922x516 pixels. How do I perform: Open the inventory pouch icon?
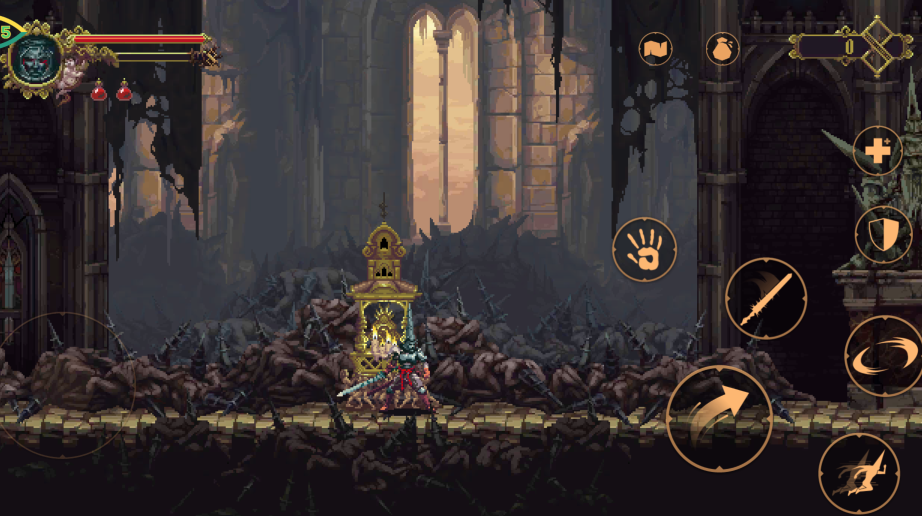[722, 49]
